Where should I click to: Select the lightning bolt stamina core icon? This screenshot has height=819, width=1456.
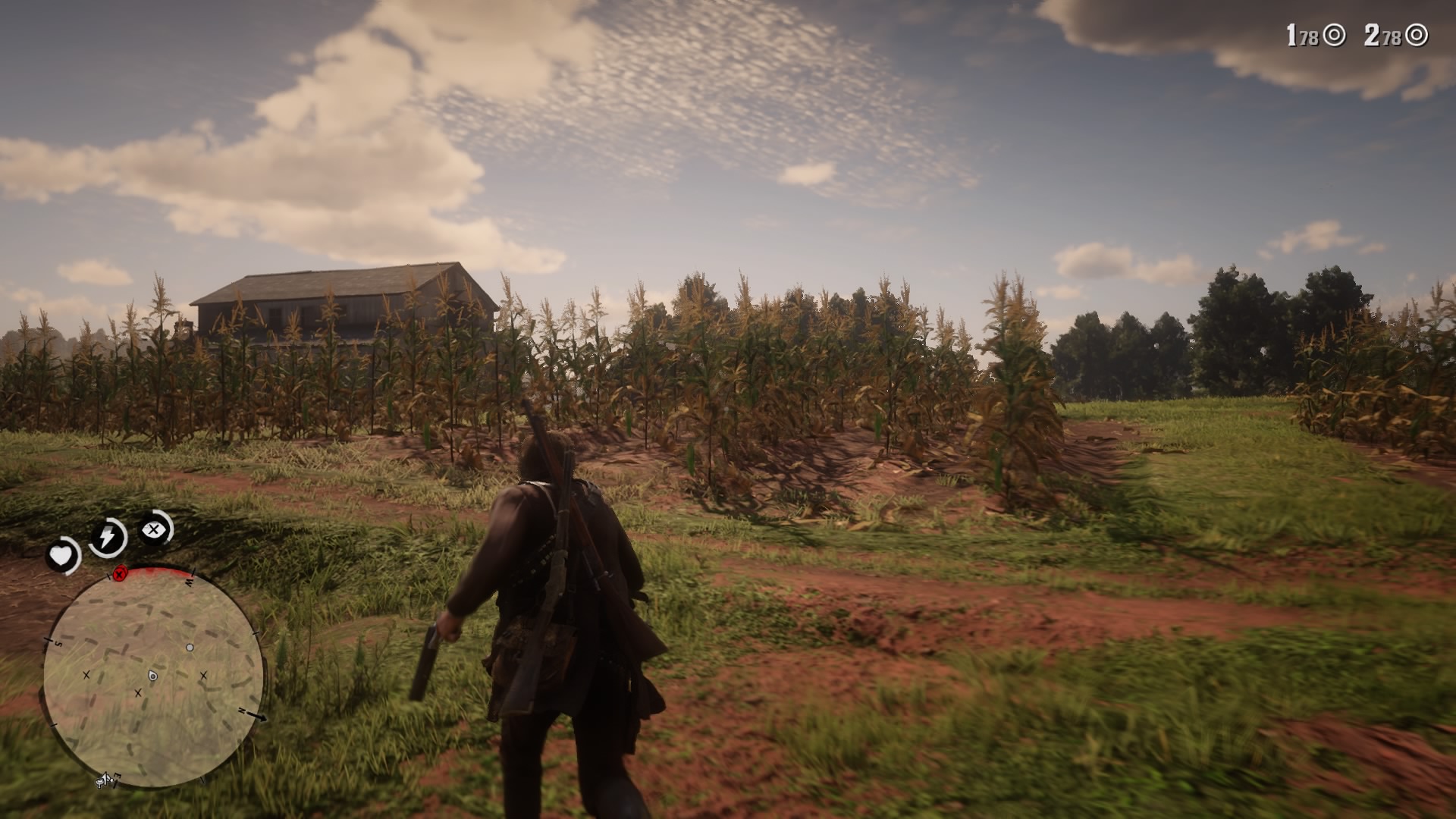108,535
